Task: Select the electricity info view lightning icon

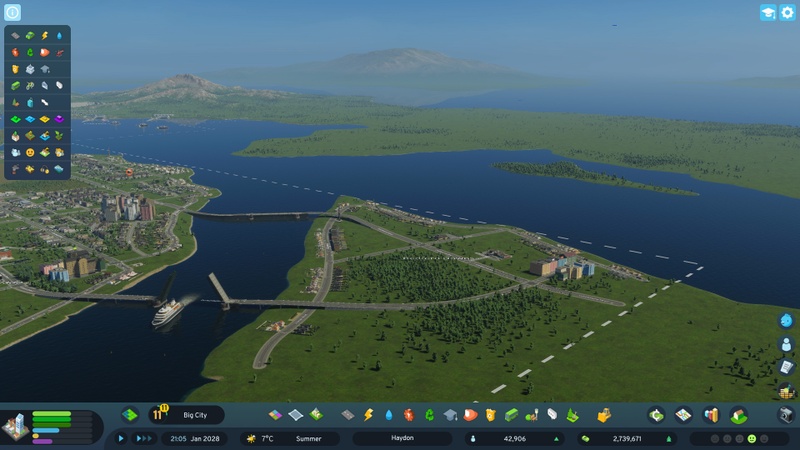Action: tap(45, 36)
